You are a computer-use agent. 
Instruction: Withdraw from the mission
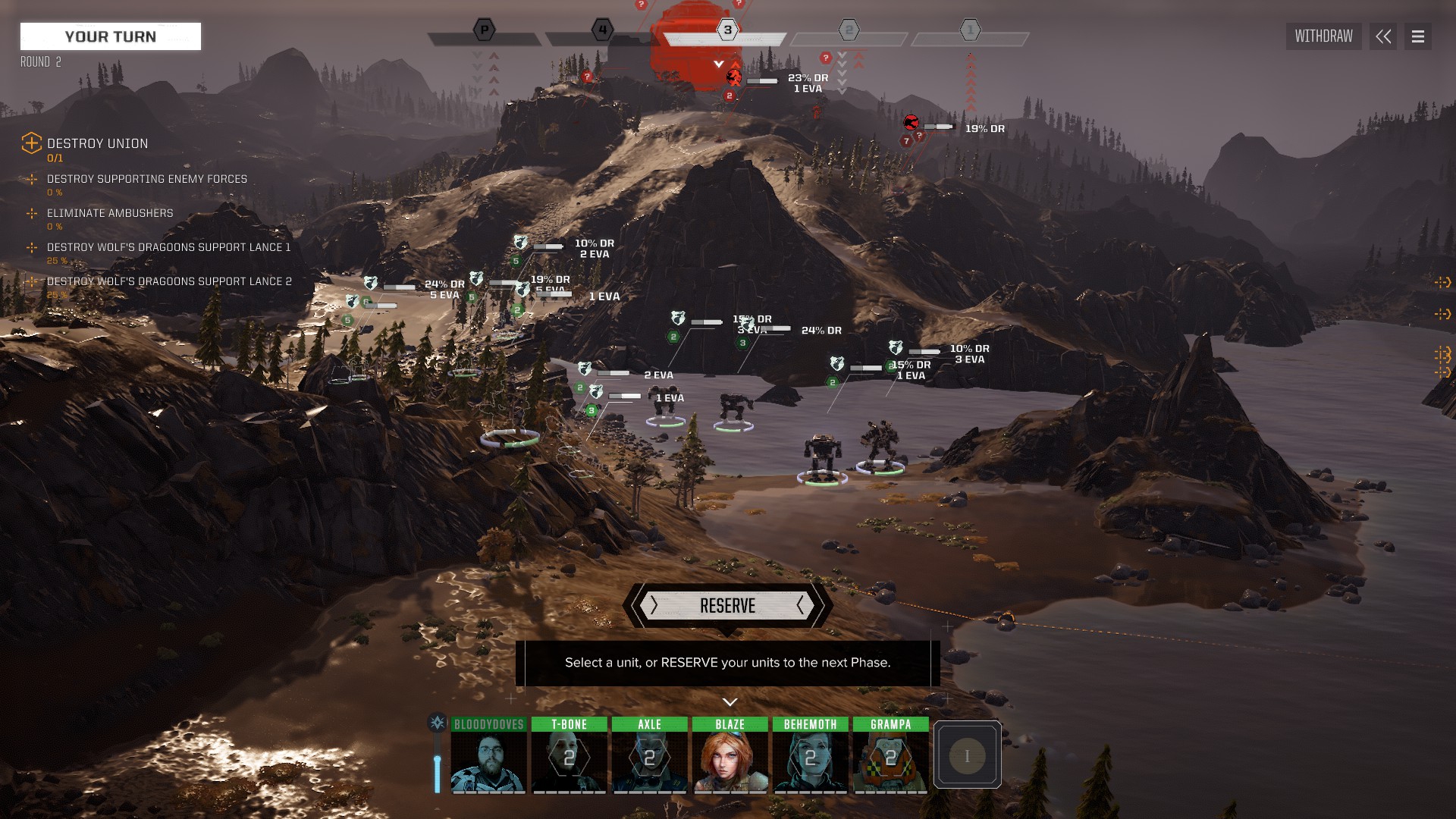tap(1323, 36)
